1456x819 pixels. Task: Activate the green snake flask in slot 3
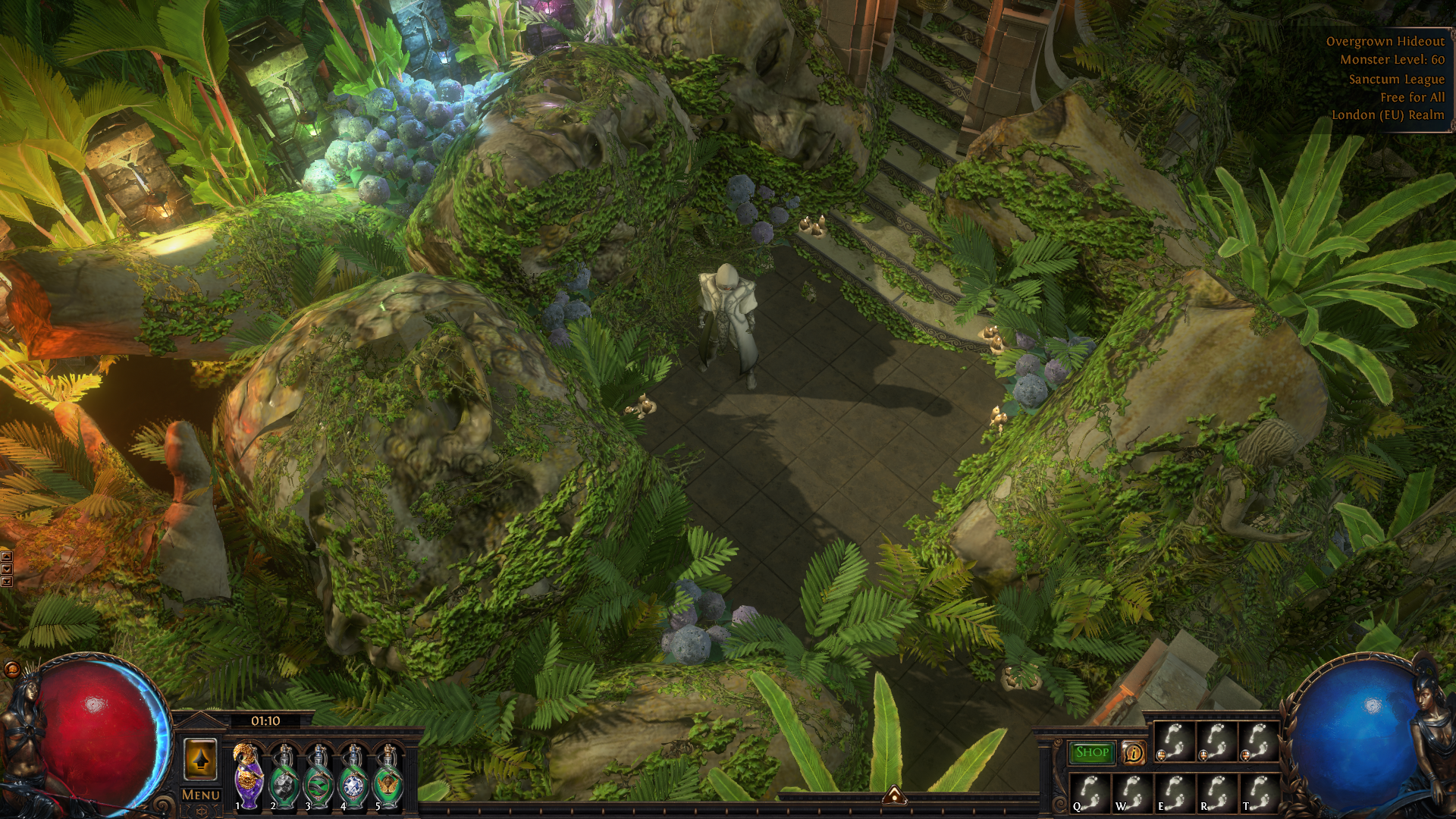click(x=318, y=777)
